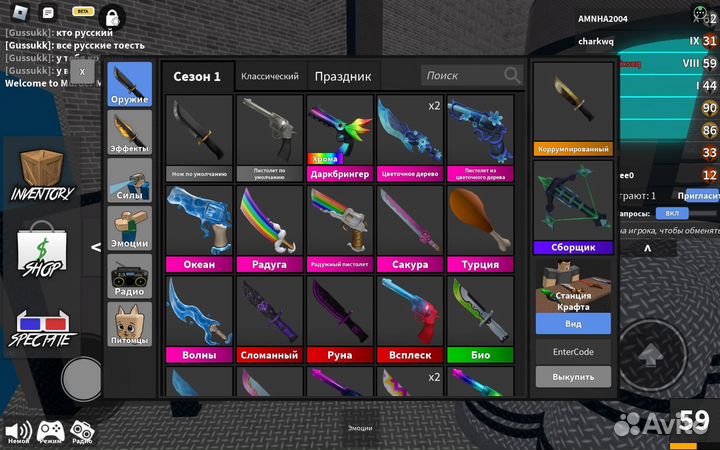
Task: Show the Силы category
Action: [130, 180]
